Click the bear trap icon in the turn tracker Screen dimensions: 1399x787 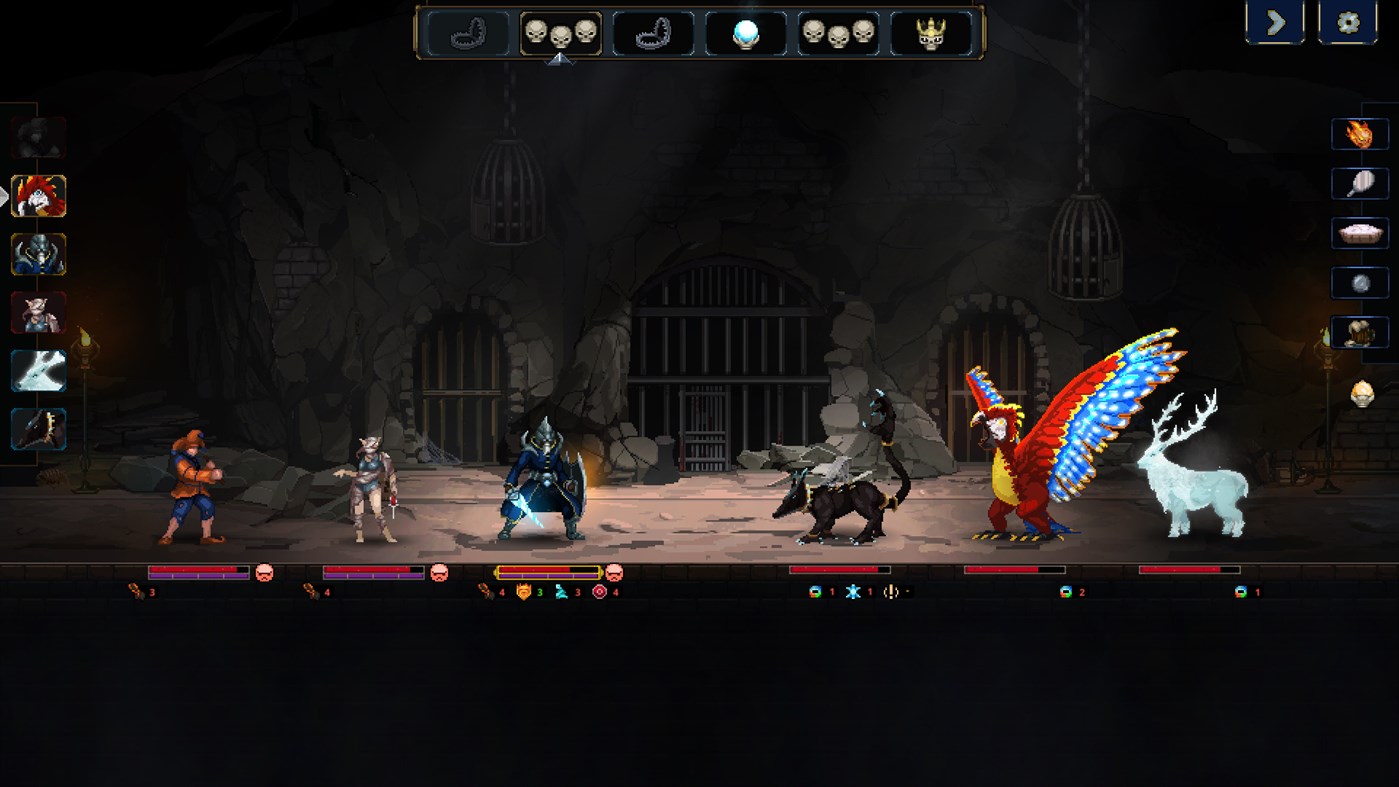[468, 32]
